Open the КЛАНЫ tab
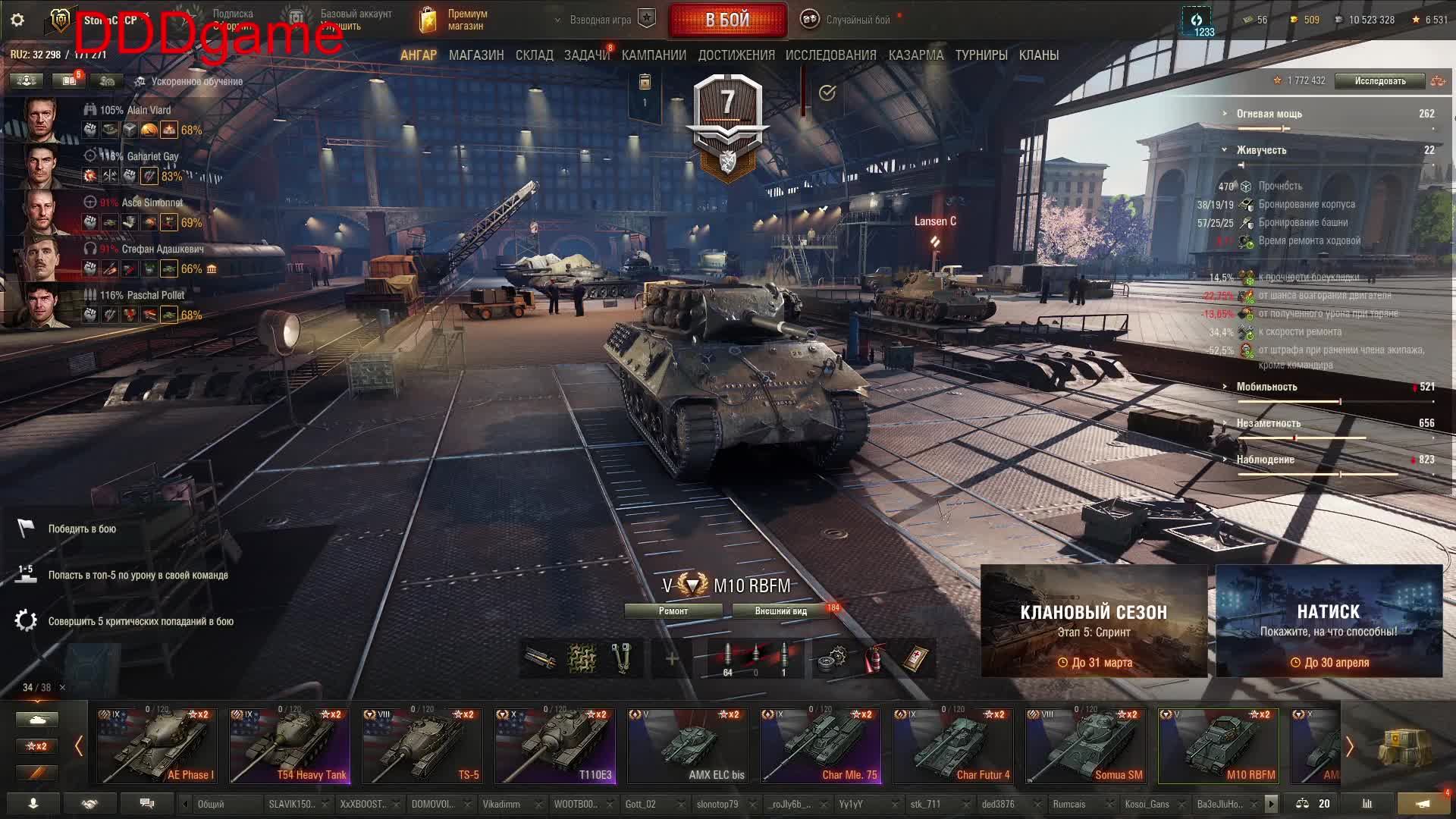 tap(1038, 55)
